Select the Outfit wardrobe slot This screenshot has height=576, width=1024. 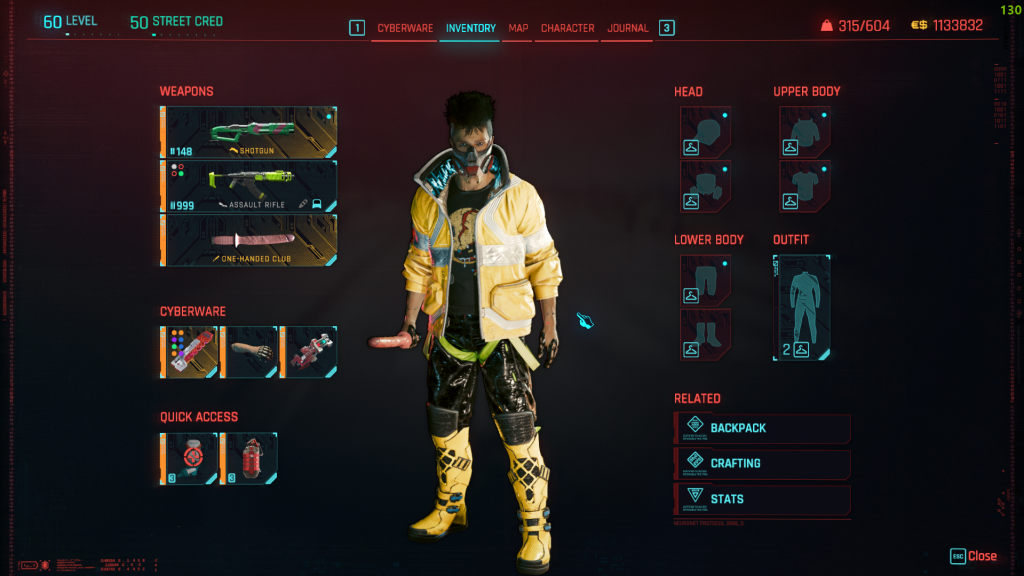[802, 307]
